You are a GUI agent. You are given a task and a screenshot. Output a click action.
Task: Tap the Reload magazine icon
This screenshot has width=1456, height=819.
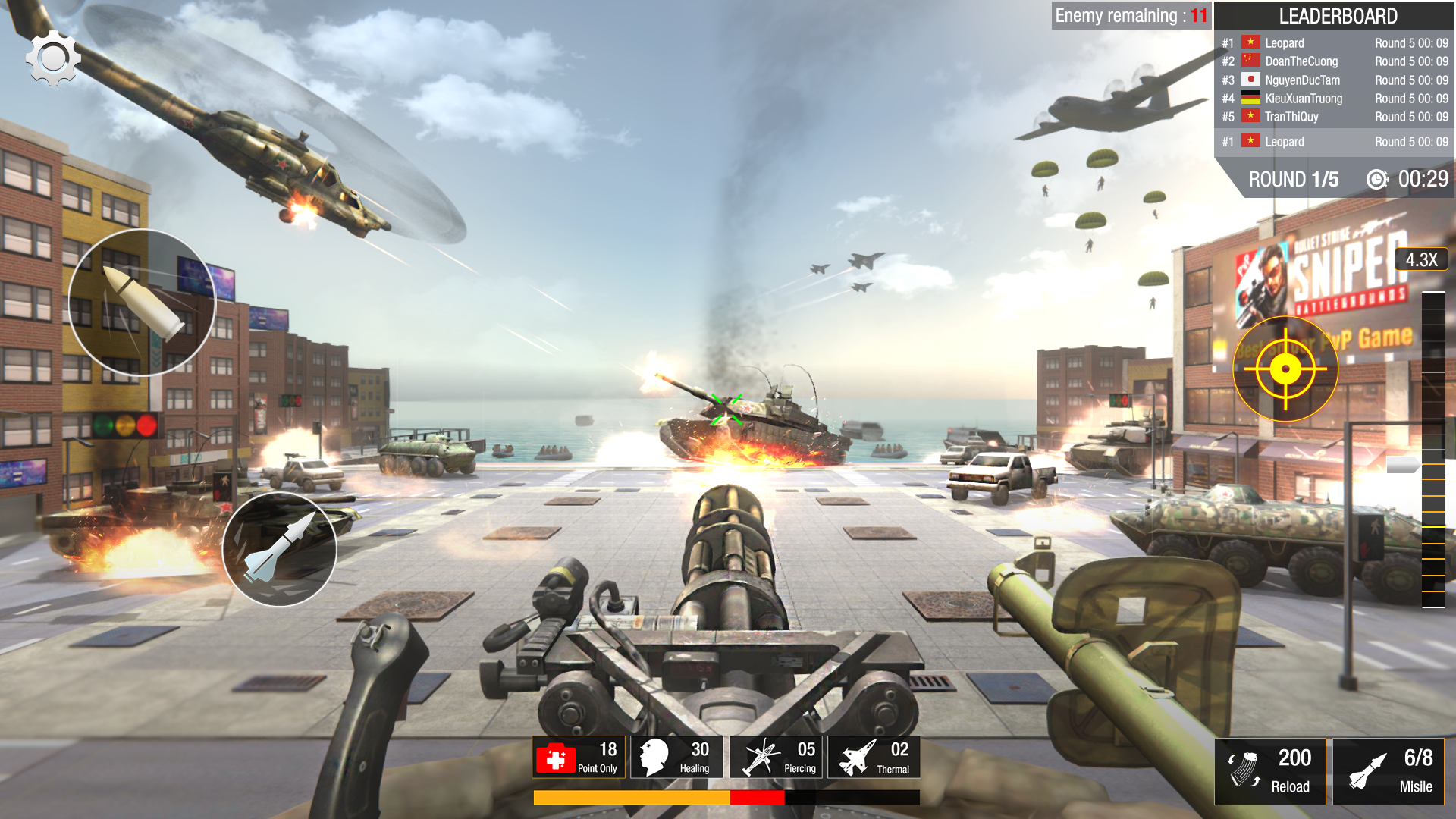pos(1271,771)
